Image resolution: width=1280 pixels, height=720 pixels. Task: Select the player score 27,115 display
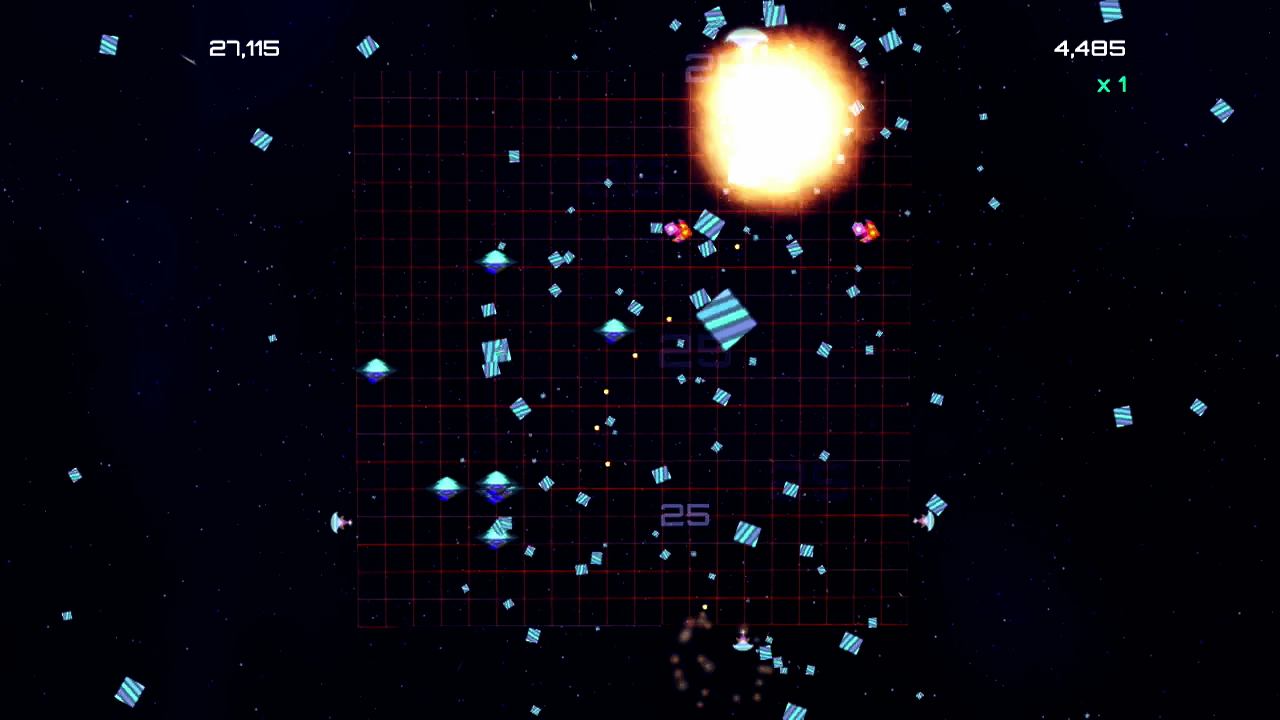[244, 47]
